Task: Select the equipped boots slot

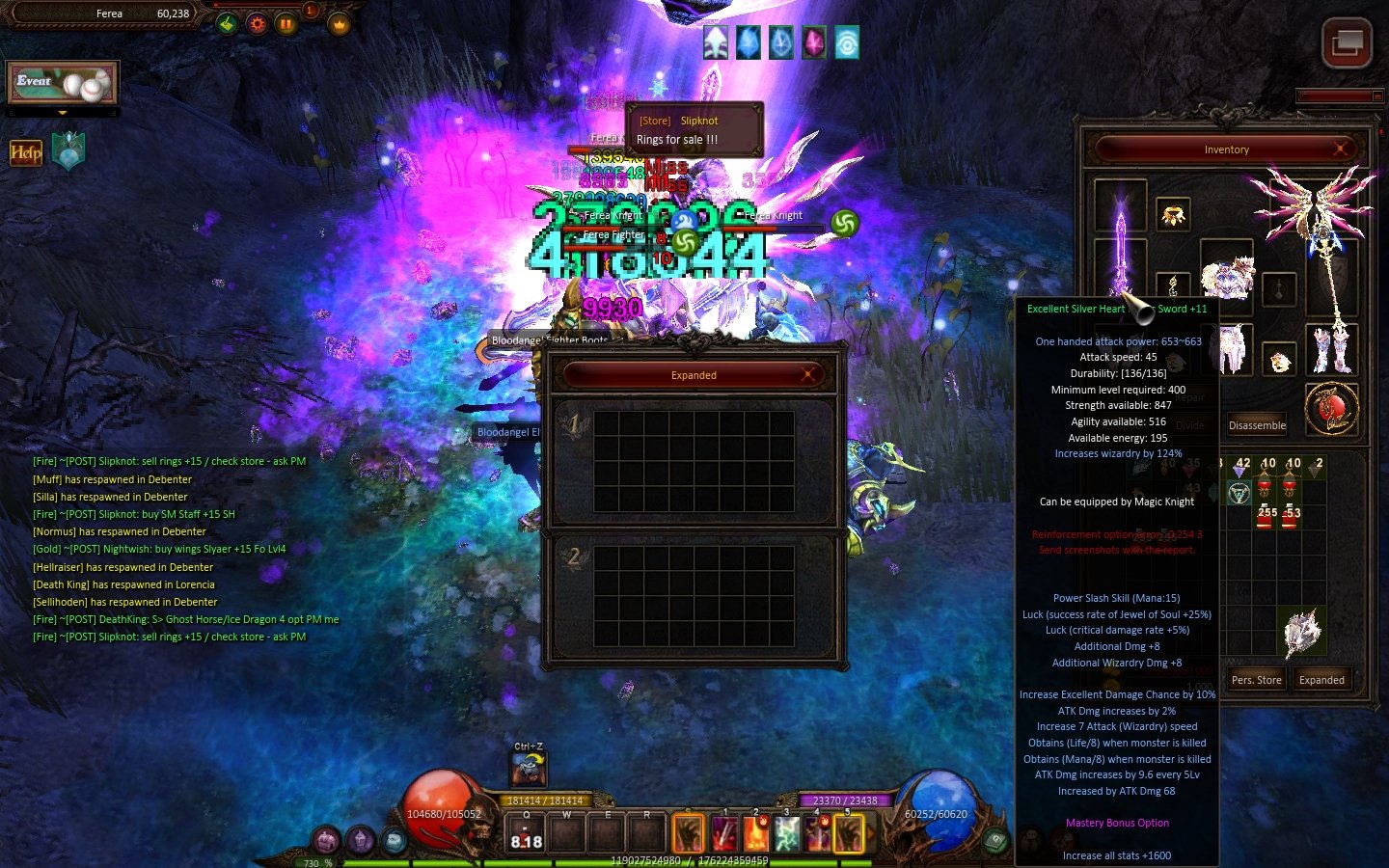Action: 1332,349
